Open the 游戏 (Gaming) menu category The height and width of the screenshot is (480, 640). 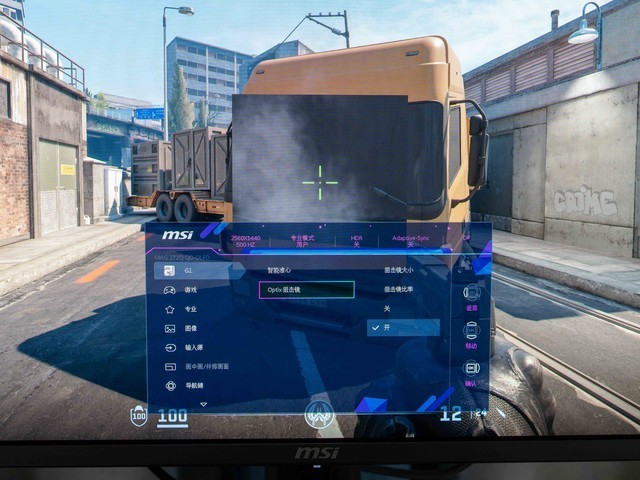[x=189, y=289]
